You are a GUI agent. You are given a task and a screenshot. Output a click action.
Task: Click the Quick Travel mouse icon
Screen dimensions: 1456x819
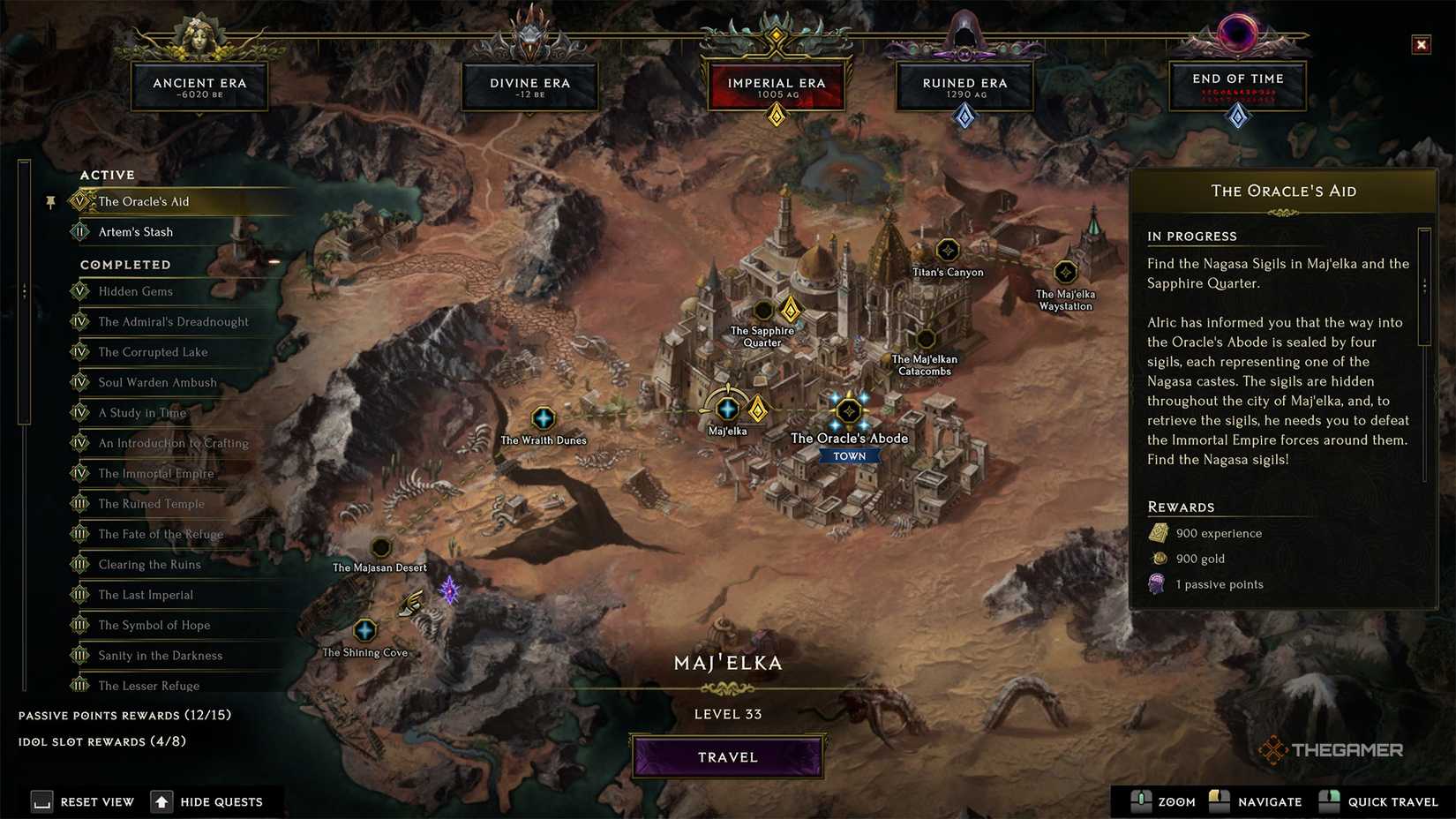pyautogui.click(x=1328, y=801)
